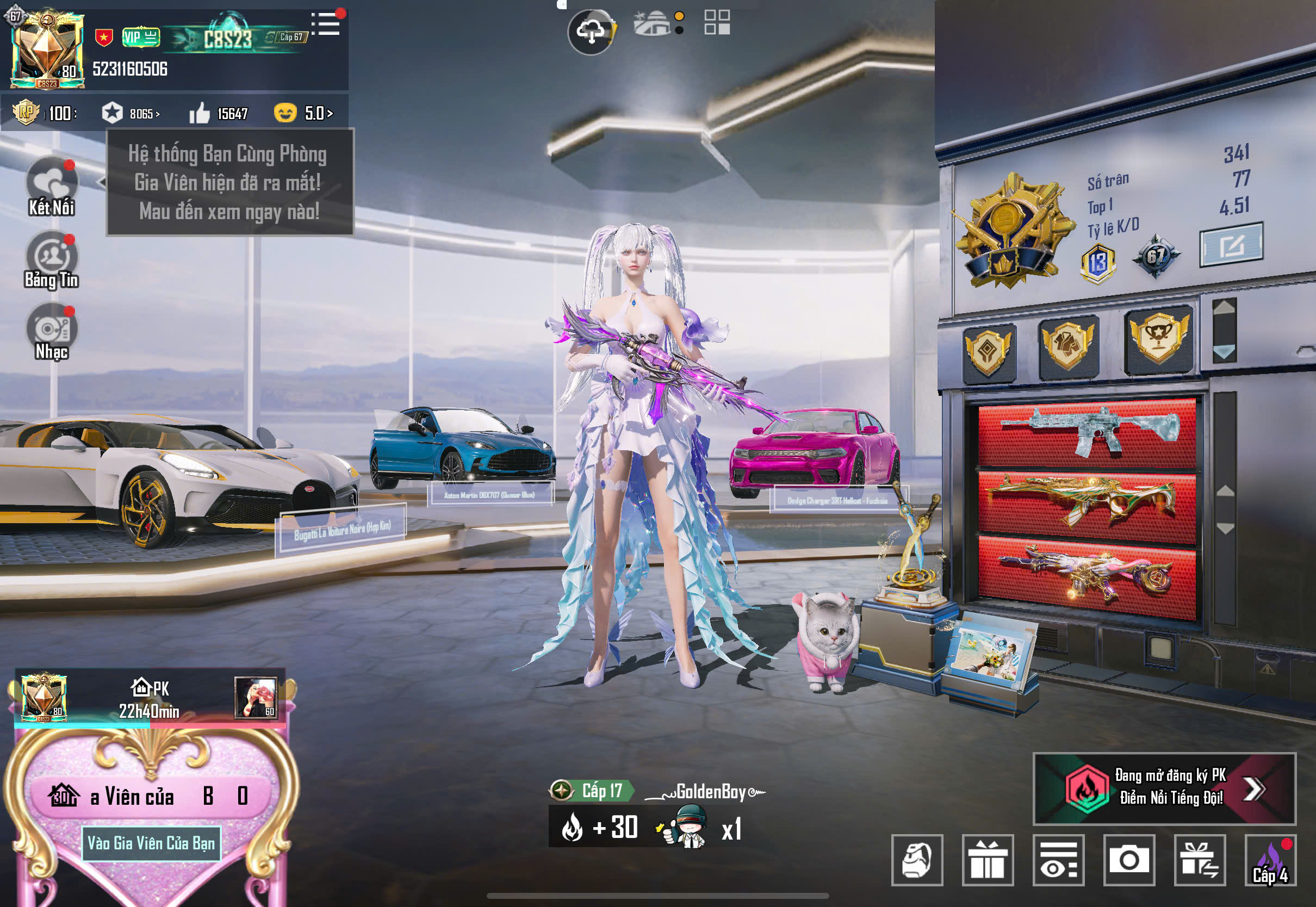This screenshot has width=1316, height=907.
Task: Open the Nhạc music player
Action: [52, 332]
